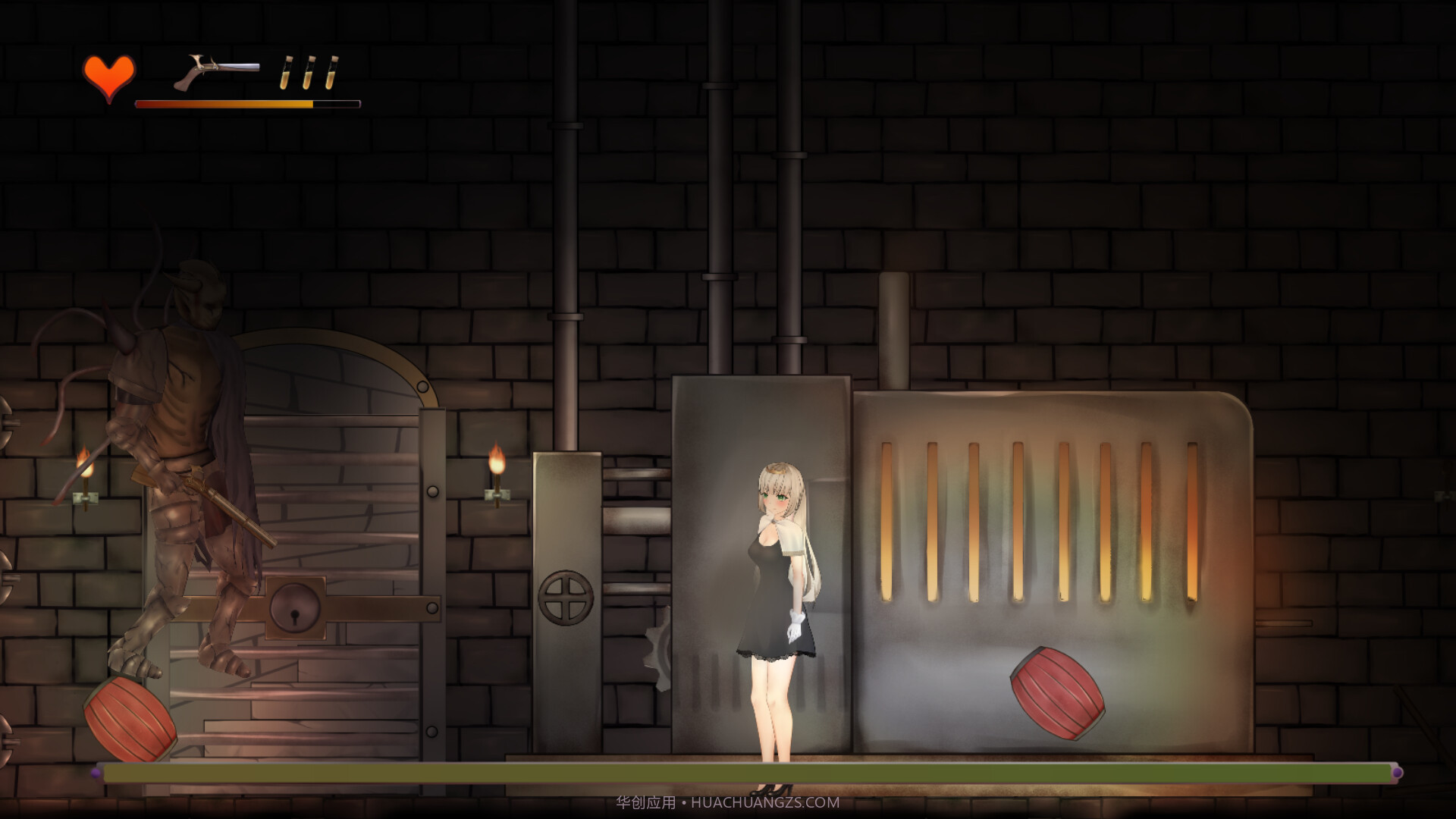Select the flintlock pistol weapon icon
This screenshot has width=1456, height=819.
click(x=215, y=71)
